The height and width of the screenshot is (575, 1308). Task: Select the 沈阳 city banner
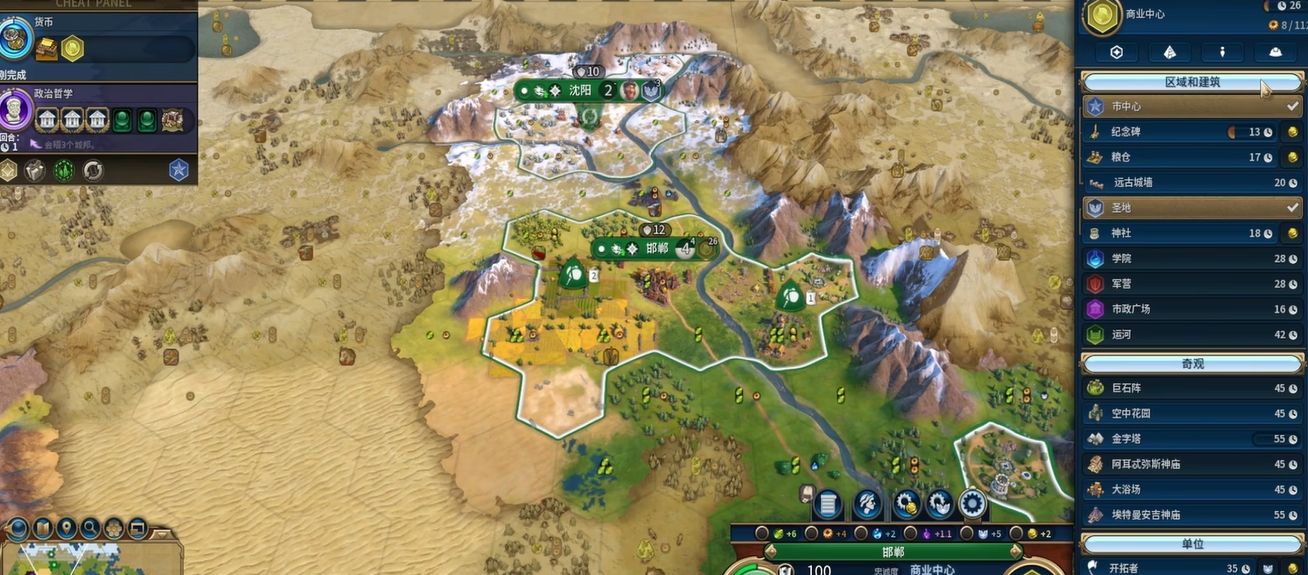pos(580,90)
